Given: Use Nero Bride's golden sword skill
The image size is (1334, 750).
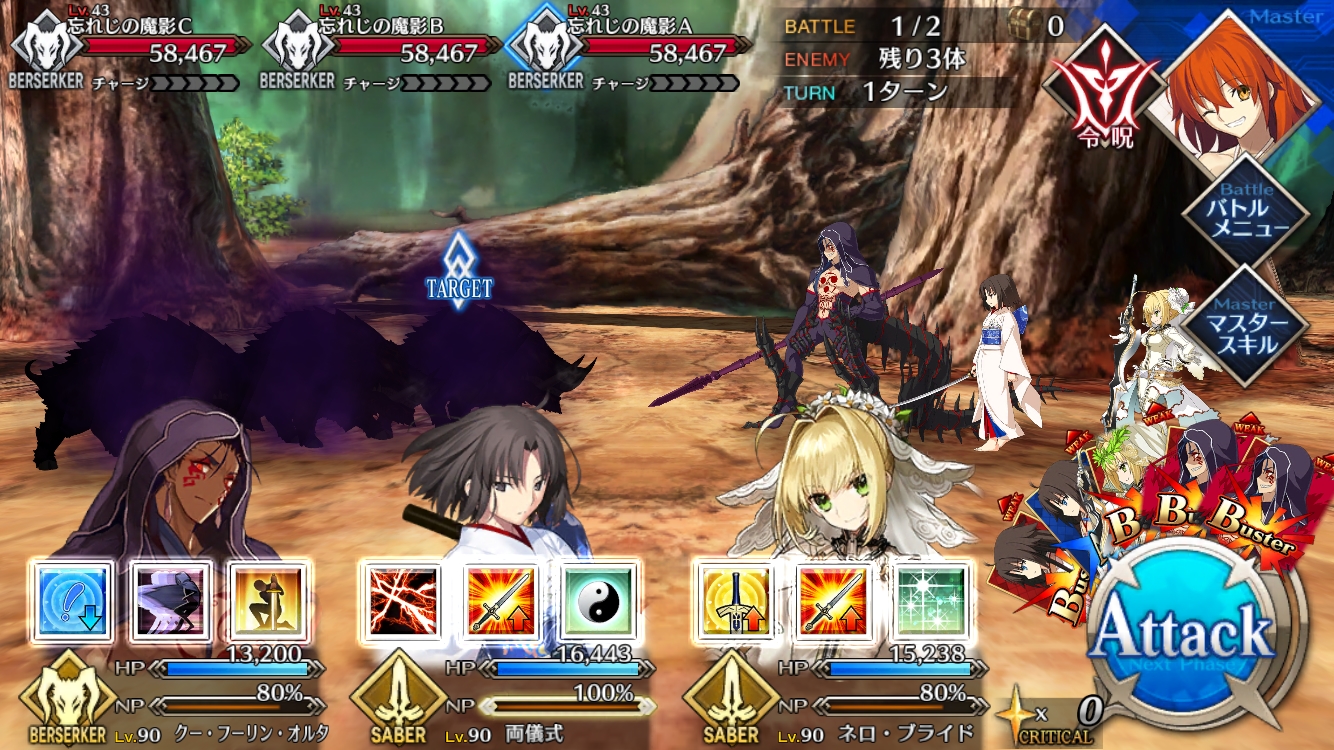Looking at the screenshot, I should (735, 601).
